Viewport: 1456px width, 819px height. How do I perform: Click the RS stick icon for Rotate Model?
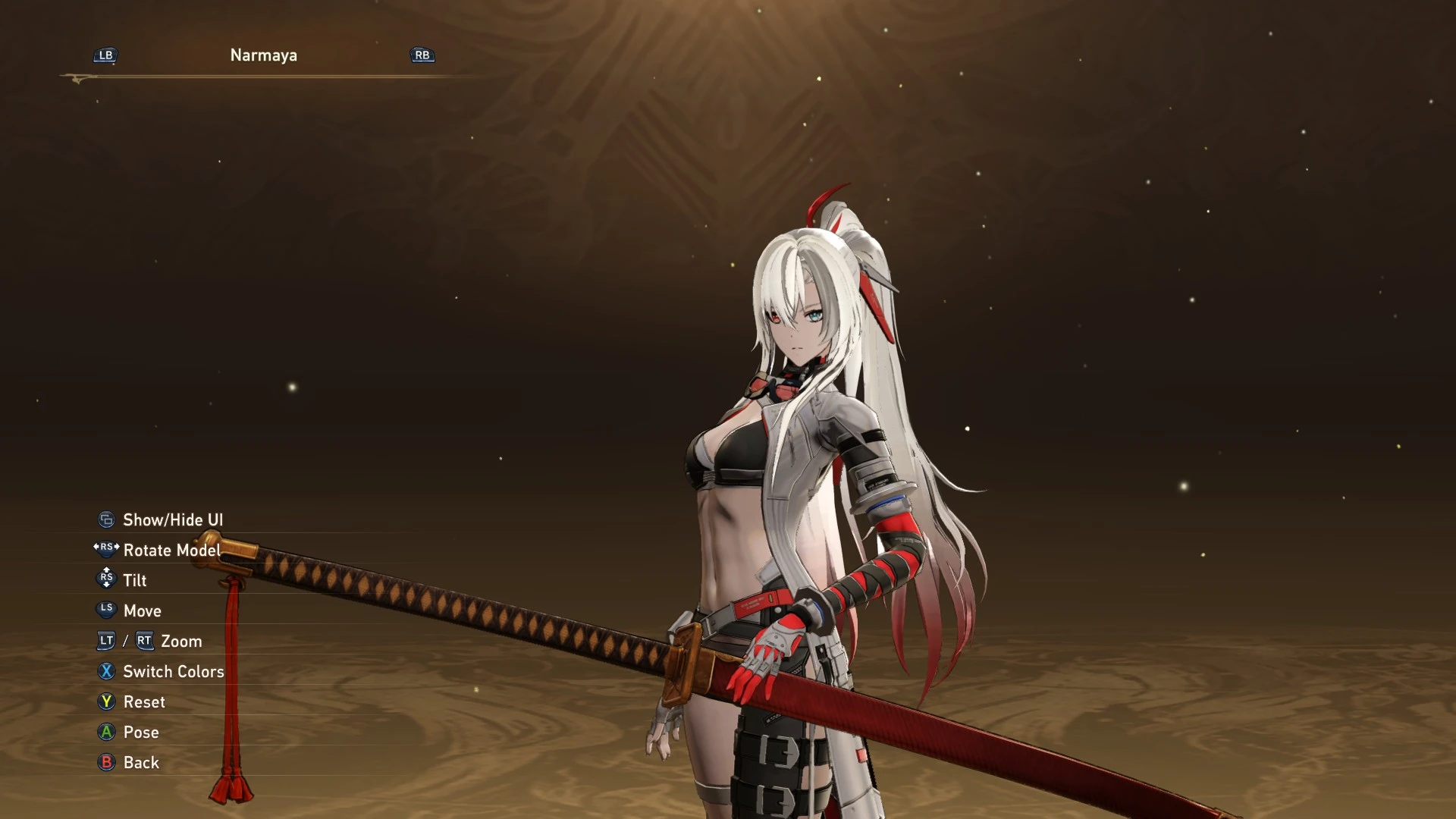pos(106,550)
